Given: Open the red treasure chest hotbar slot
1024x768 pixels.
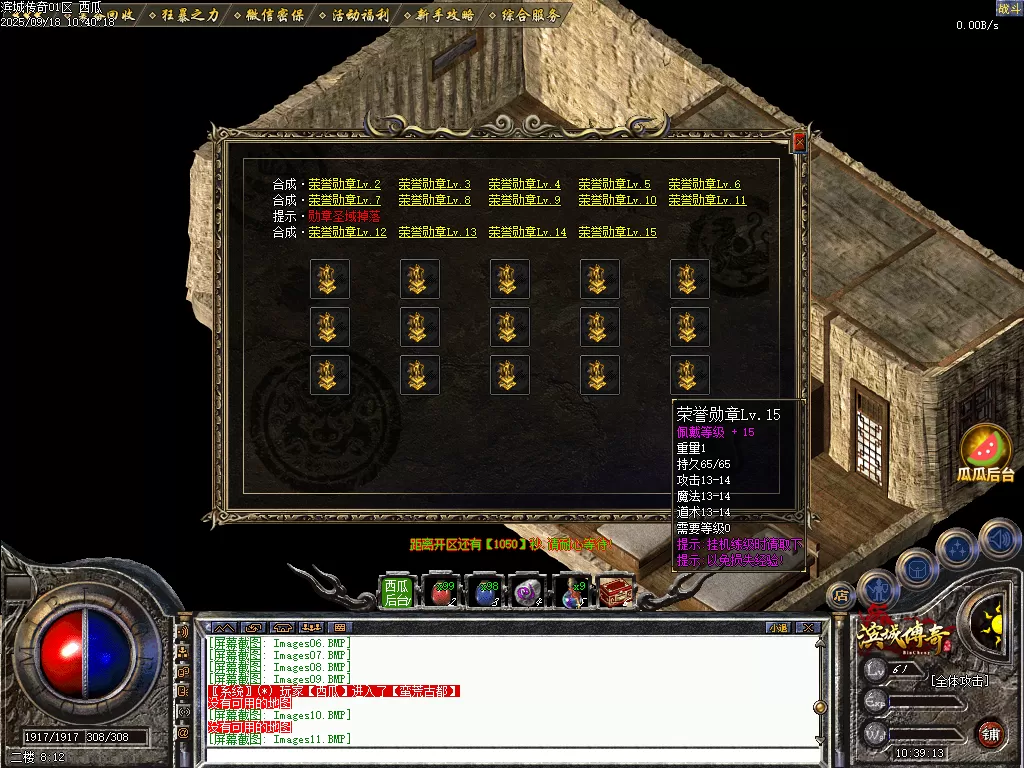Looking at the screenshot, I should pos(616,593).
